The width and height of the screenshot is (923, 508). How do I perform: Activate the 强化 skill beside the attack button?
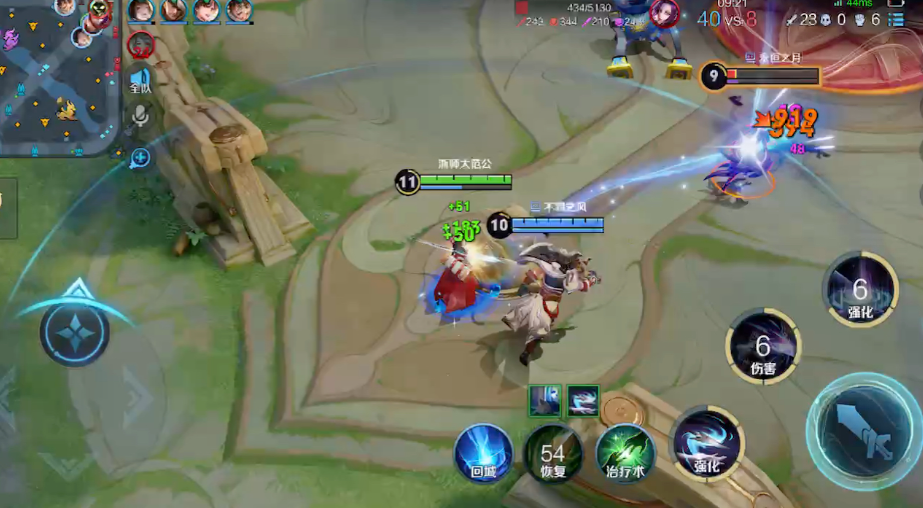(x=707, y=443)
